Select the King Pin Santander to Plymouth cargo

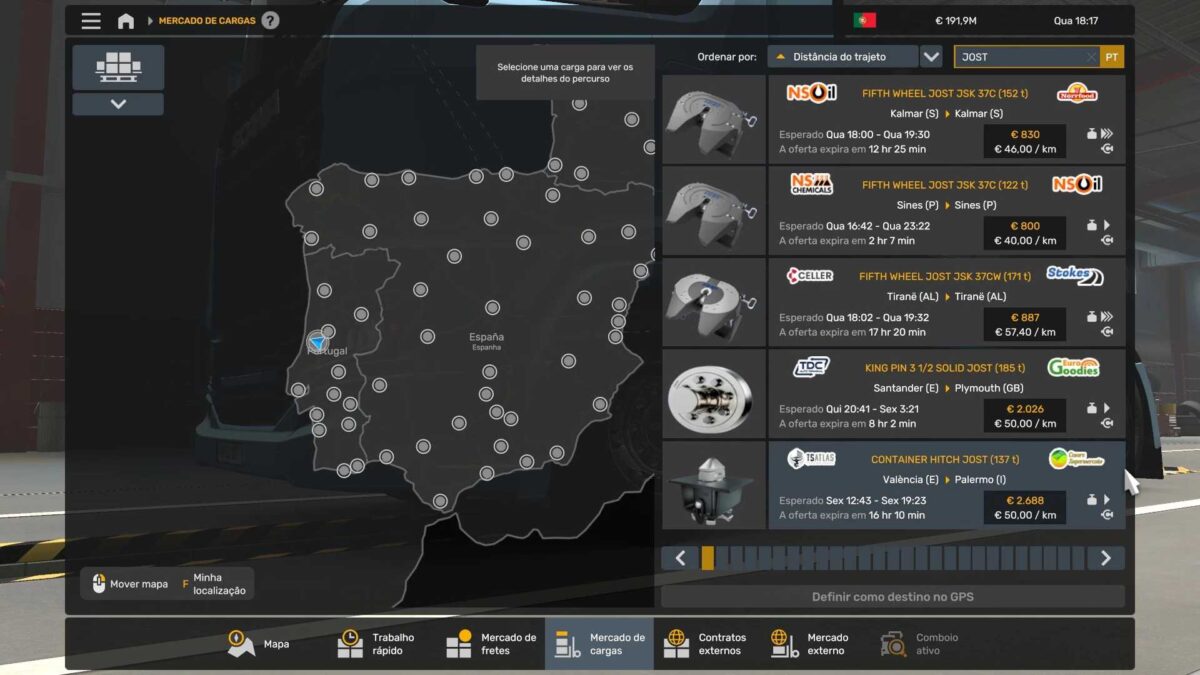tap(945, 394)
